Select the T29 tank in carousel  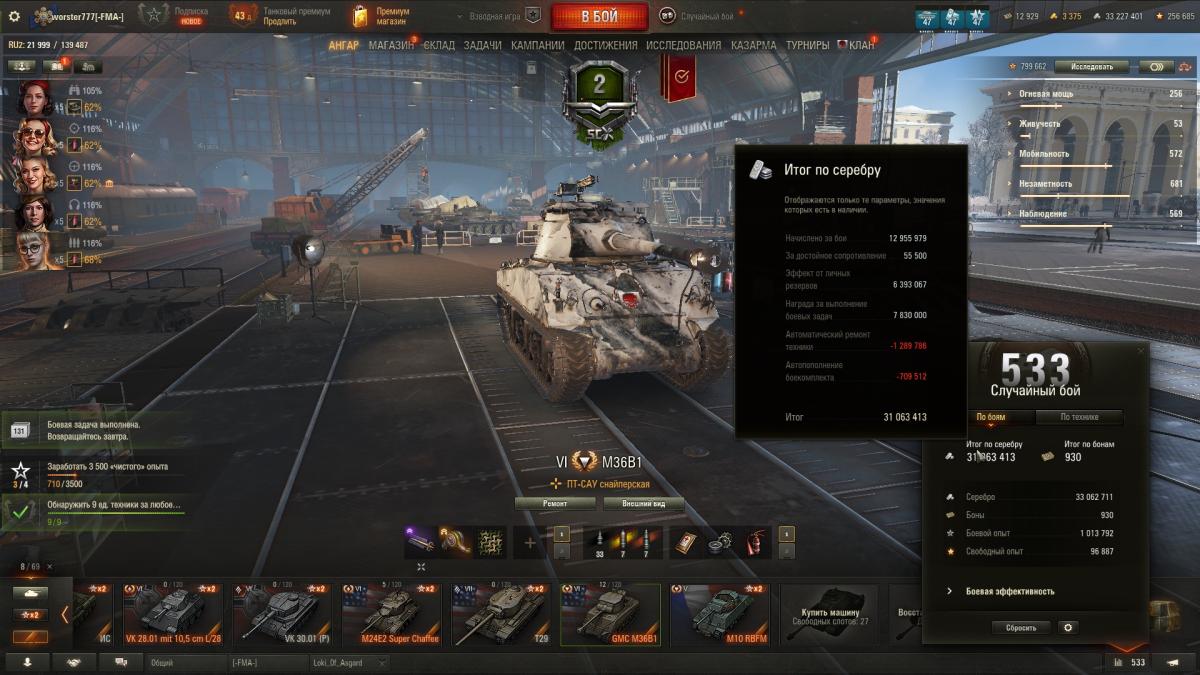500,615
